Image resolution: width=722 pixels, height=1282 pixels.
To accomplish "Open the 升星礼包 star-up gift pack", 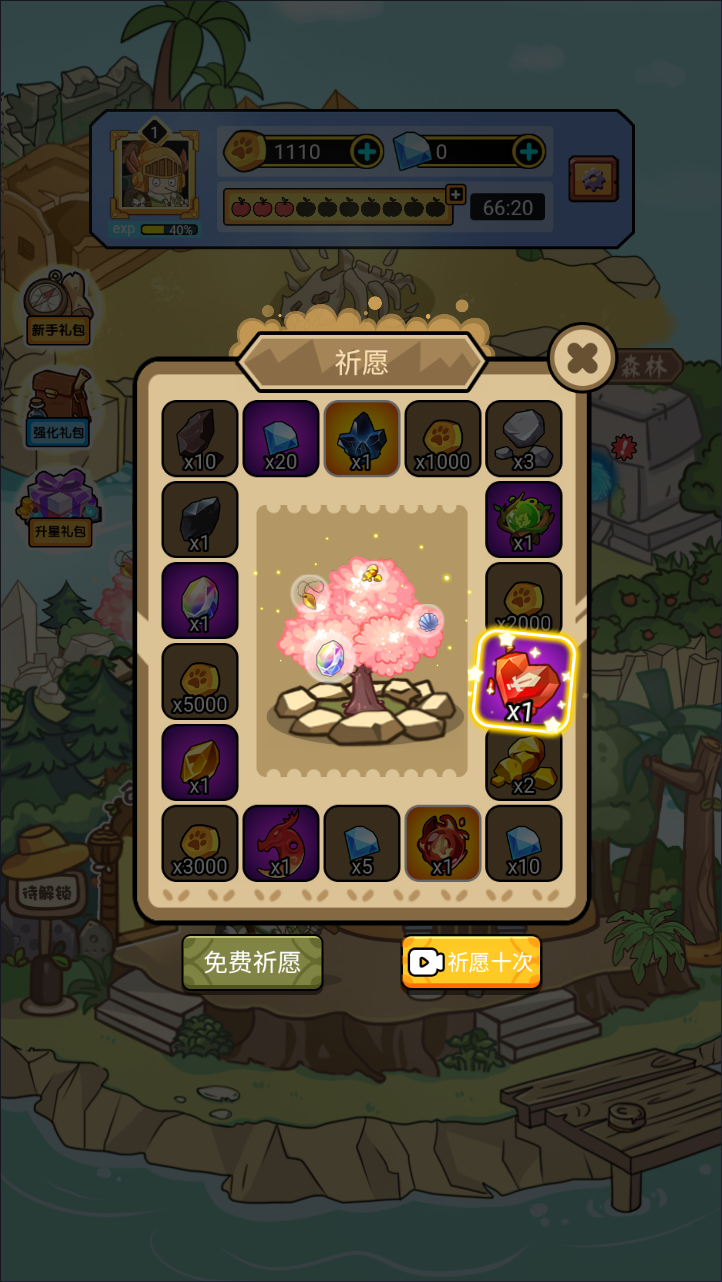I will point(59,507).
